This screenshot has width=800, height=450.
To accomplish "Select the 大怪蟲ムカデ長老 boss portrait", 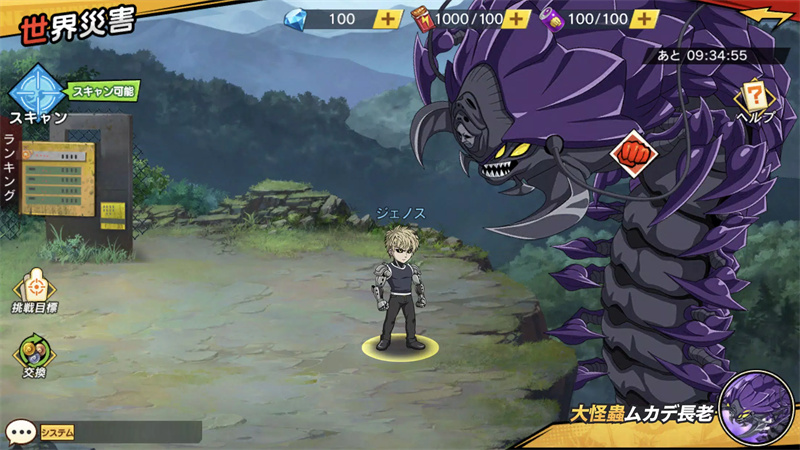I will point(755,408).
